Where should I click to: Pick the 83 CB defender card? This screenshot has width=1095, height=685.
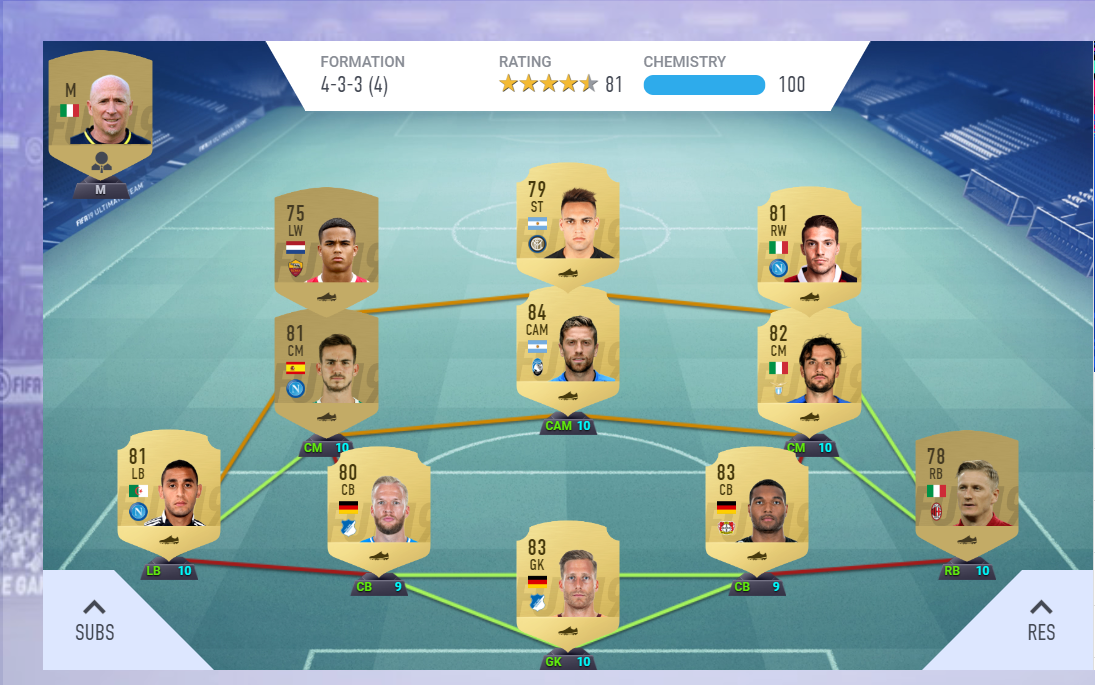(757, 505)
